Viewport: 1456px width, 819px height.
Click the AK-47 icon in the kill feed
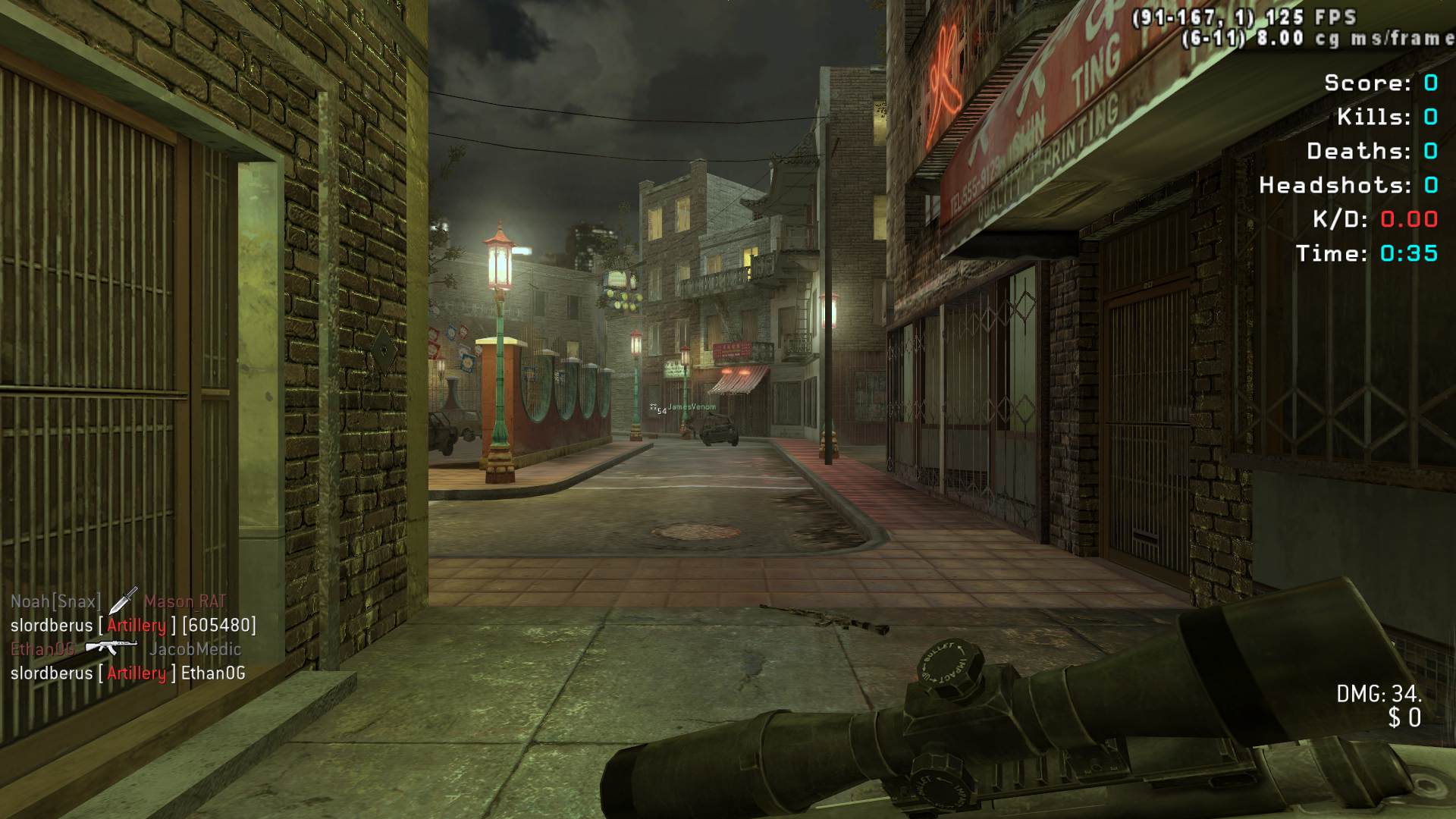coord(111,648)
